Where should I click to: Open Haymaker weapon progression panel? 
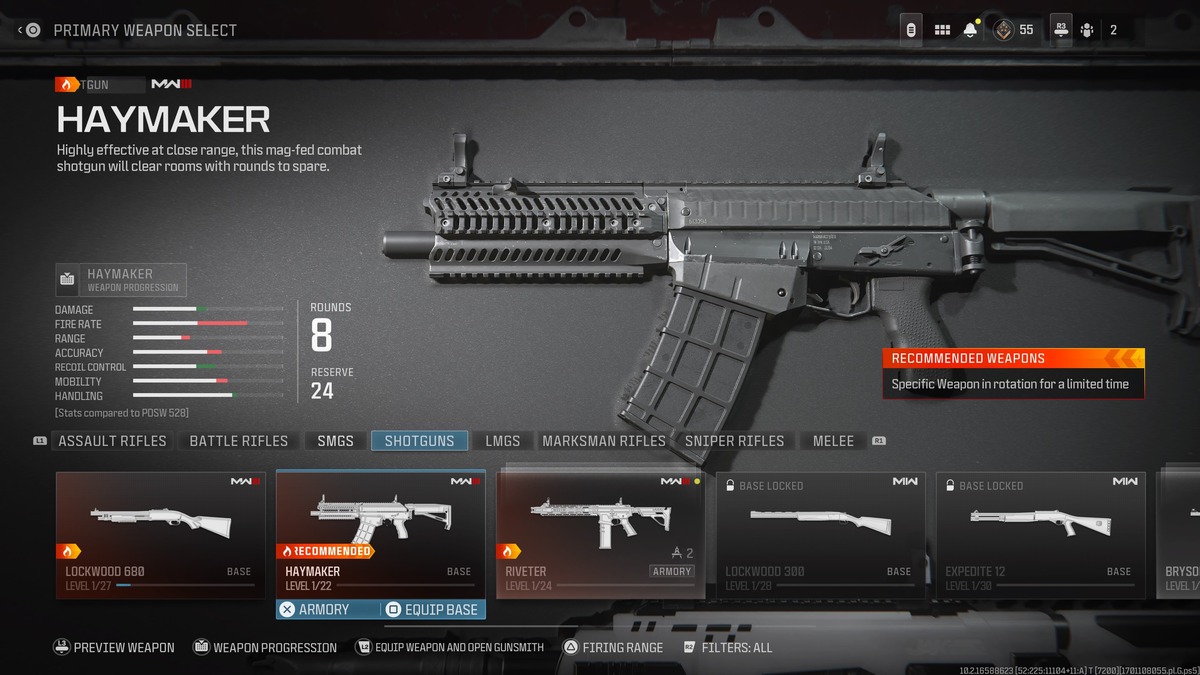pyautogui.click(x=121, y=280)
